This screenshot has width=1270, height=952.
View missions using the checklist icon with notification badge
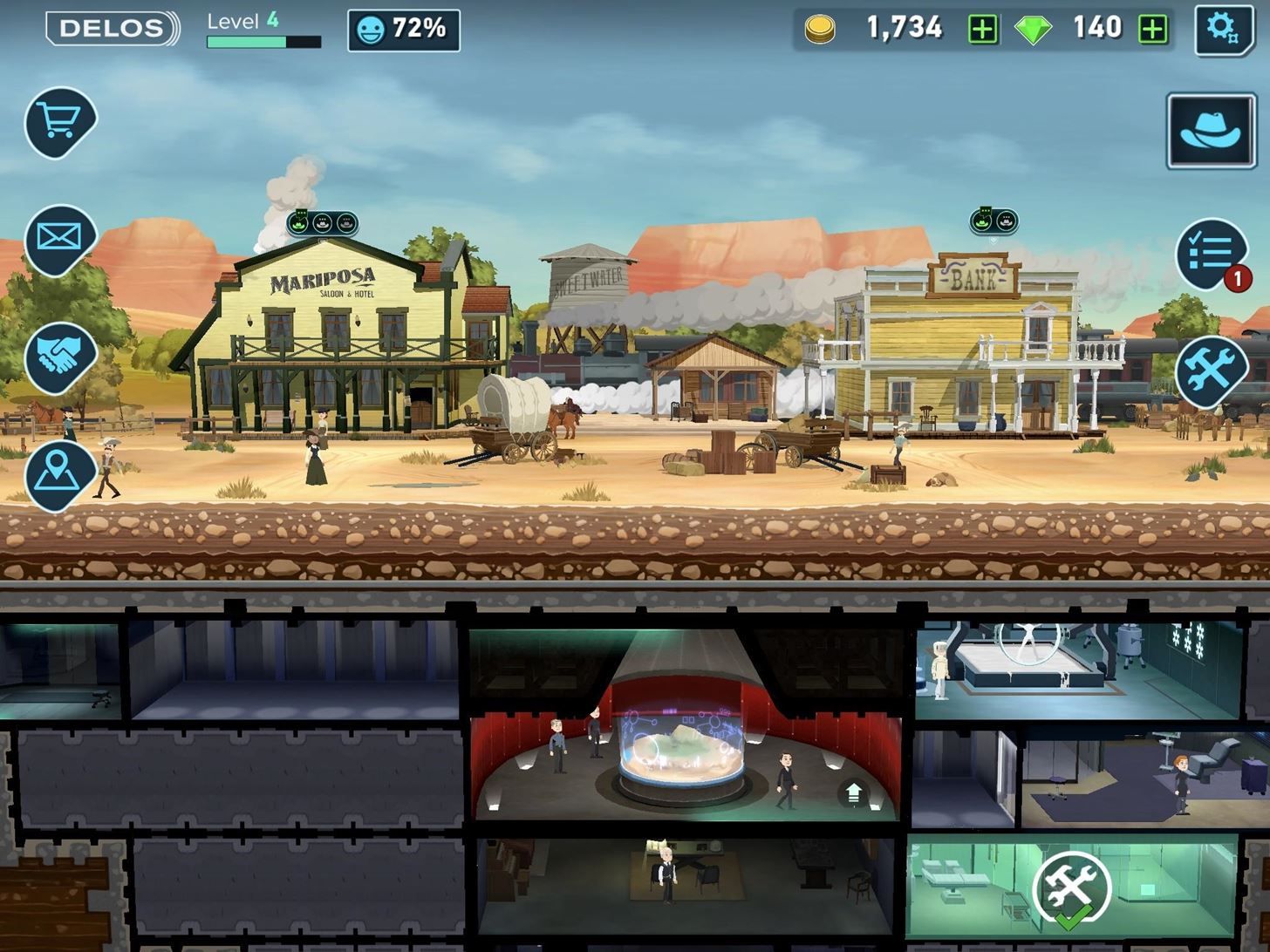pyautogui.click(x=1212, y=251)
